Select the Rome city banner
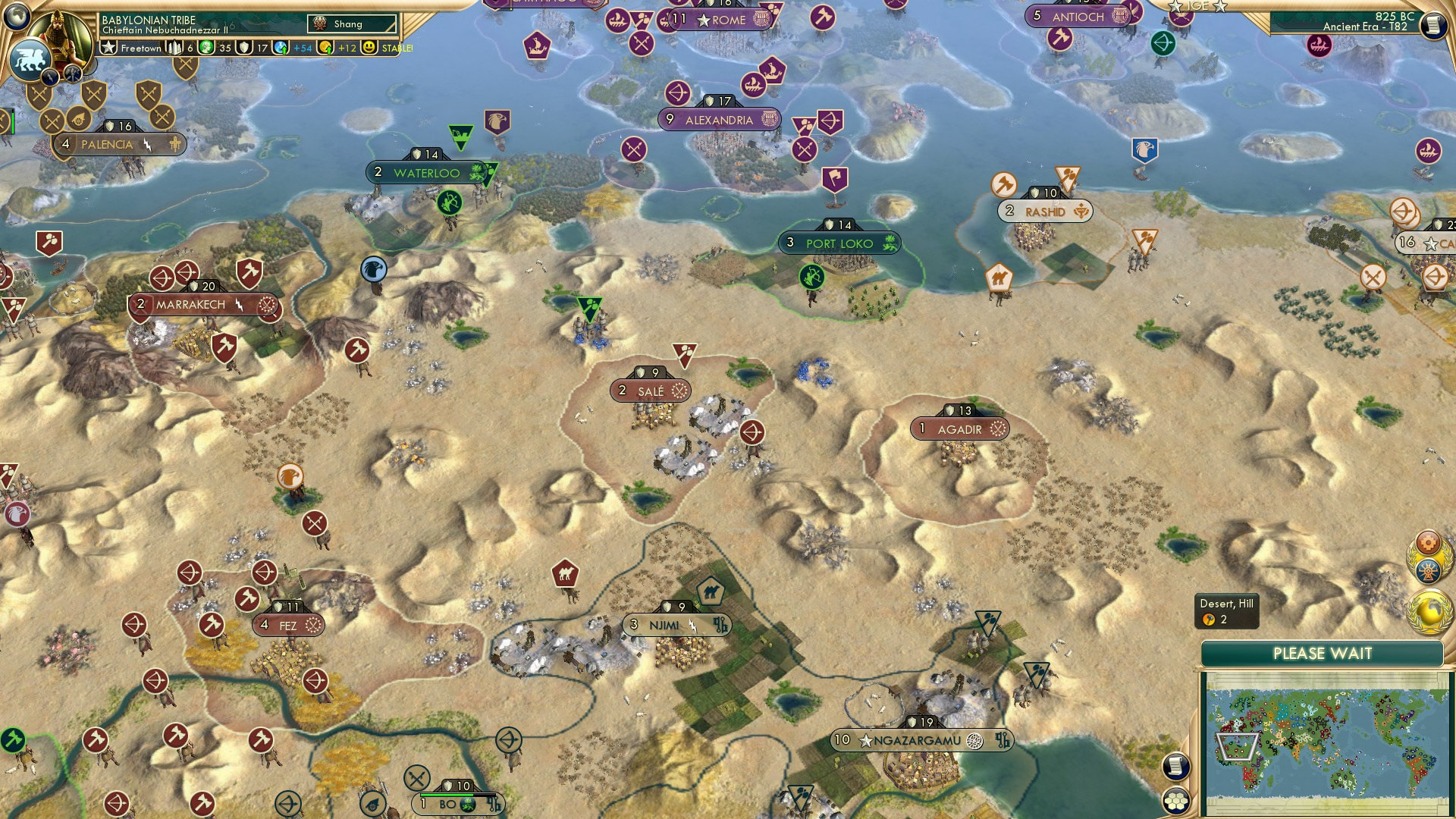Screen dimensions: 1456x819 pos(720,20)
